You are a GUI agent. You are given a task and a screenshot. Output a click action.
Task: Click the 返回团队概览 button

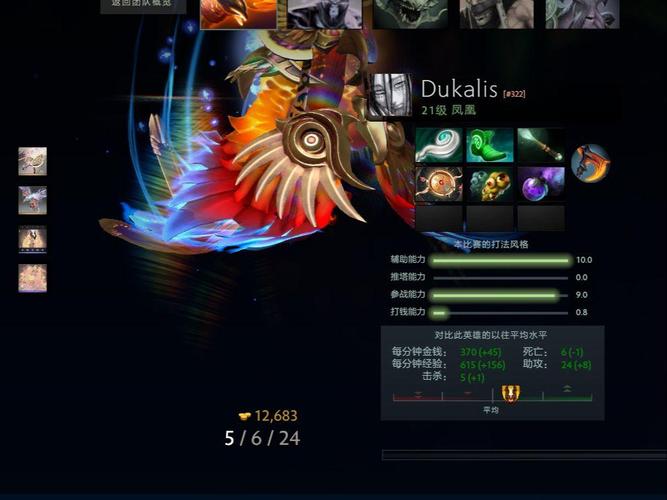pos(143,6)
